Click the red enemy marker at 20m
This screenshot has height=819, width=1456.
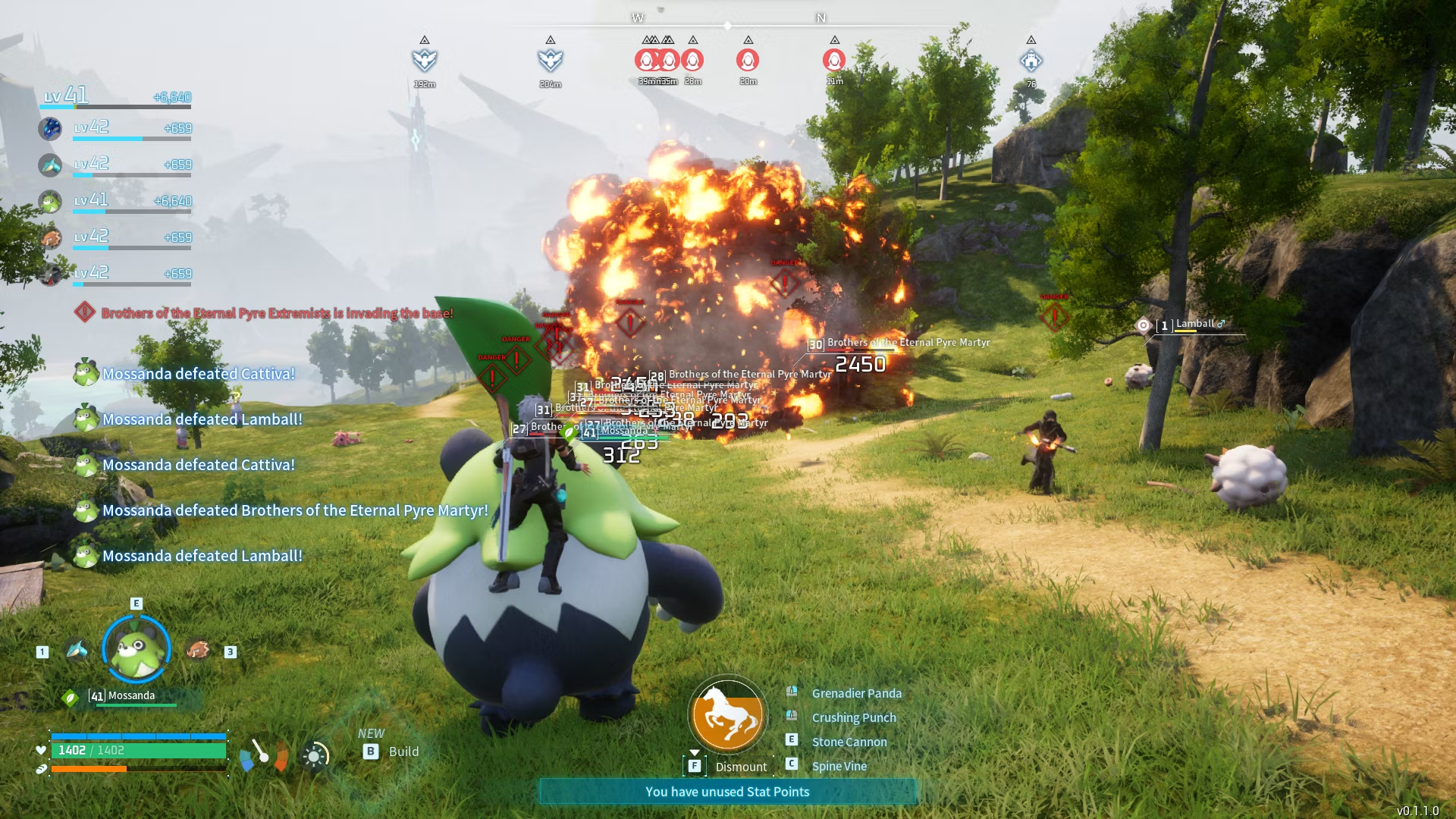pyautogui.click(x=748, y=60)
